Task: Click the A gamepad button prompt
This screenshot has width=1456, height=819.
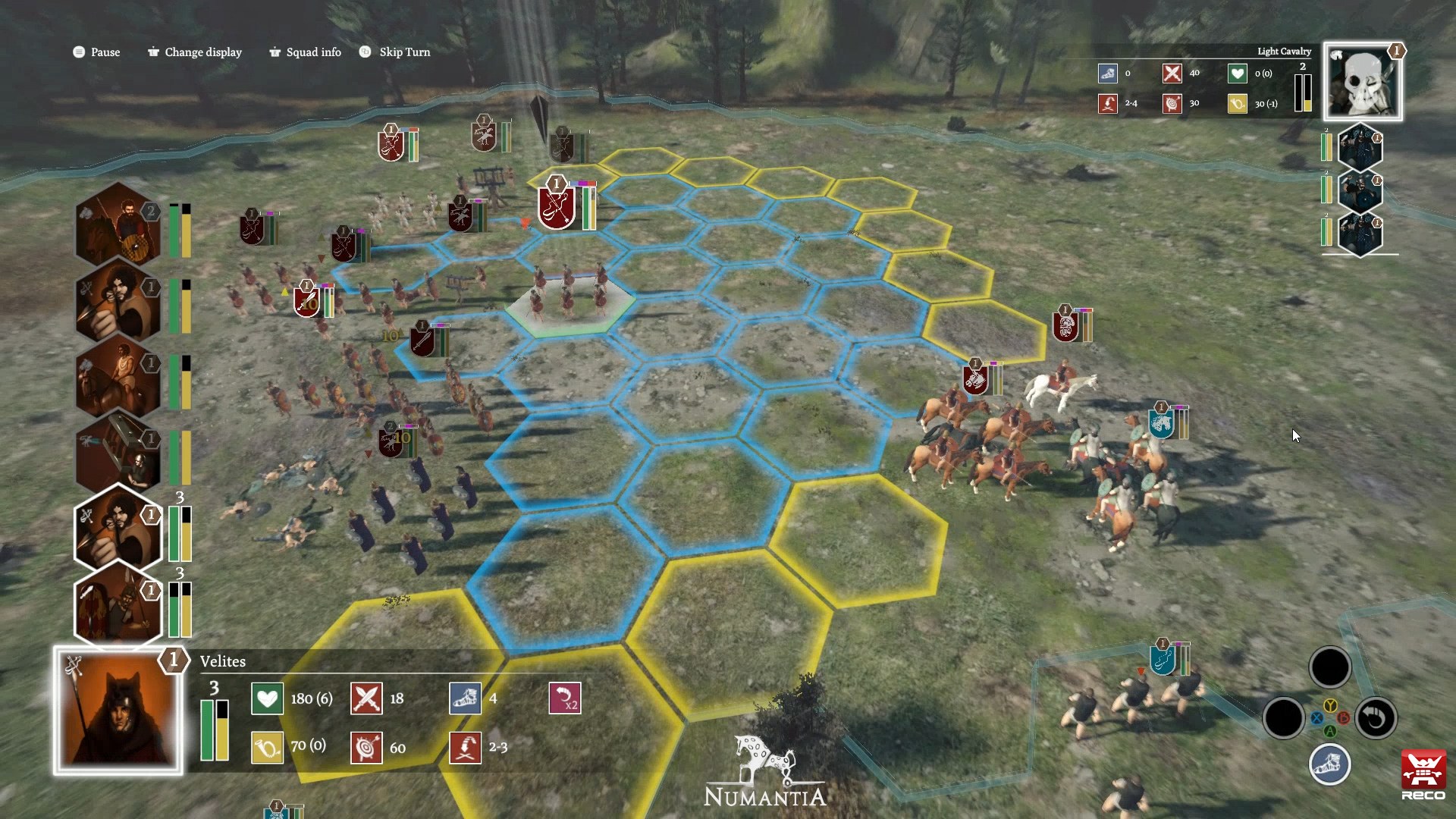Action: click(x=1330, y=730)
